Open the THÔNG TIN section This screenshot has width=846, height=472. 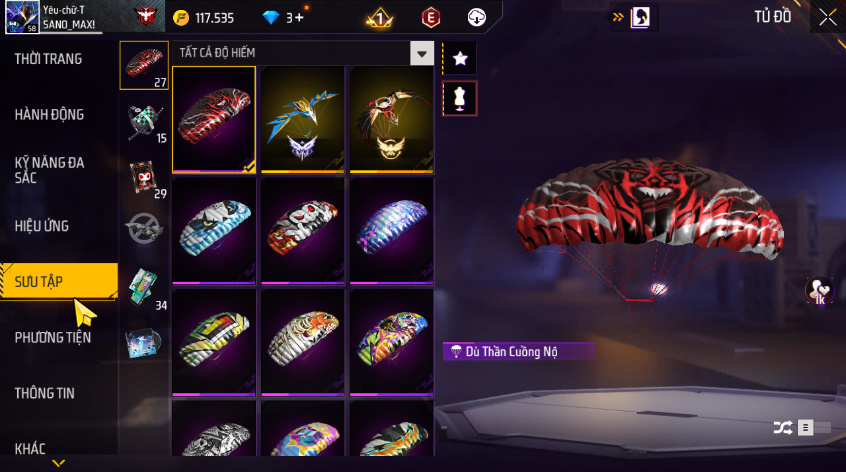[x=45, y=393]
